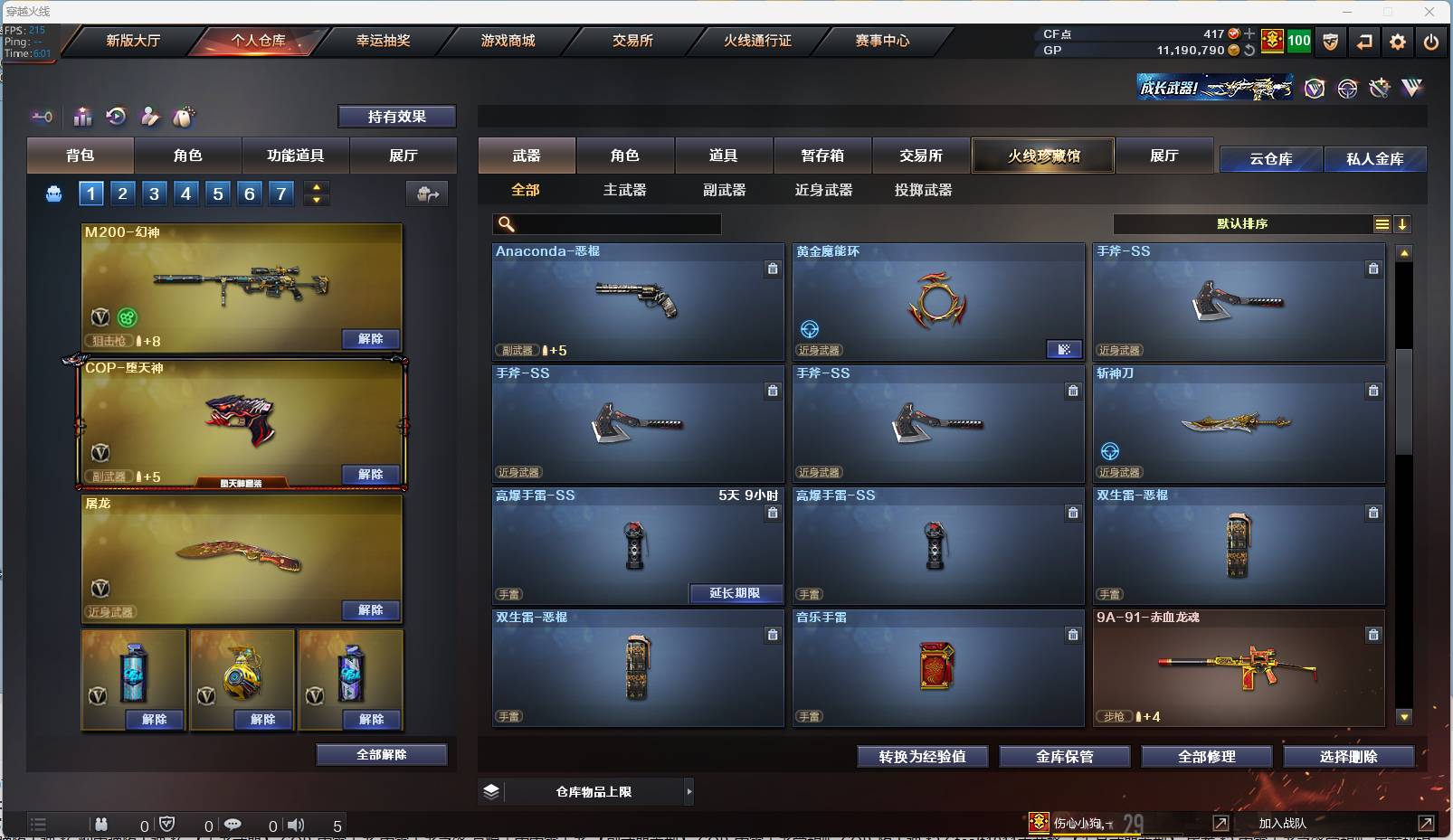
Task: Click the replay history icon beside the stats icon
Action: coord(116,117)
